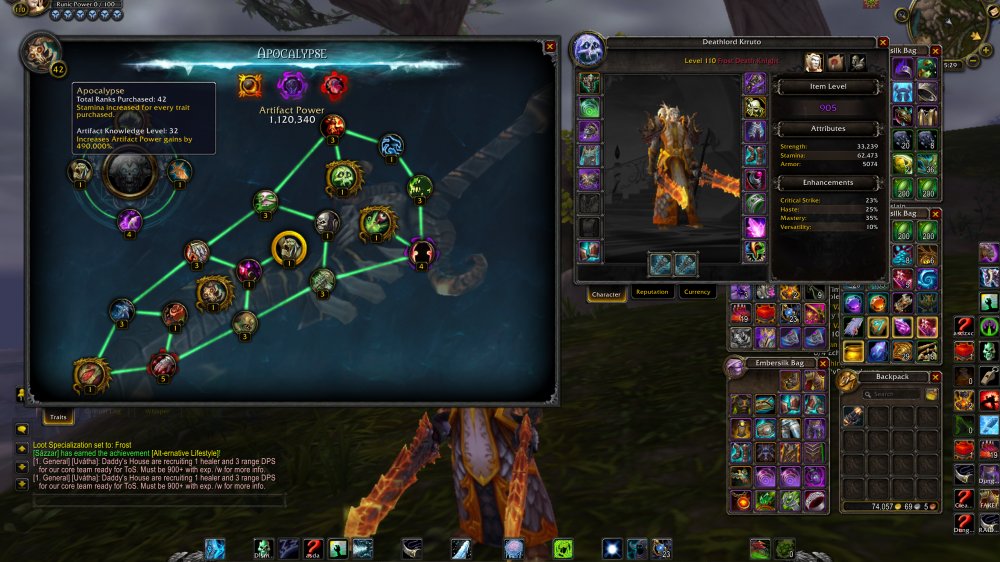Switch to the Reputation tab
1000x562 pixels.
[652, 292]
